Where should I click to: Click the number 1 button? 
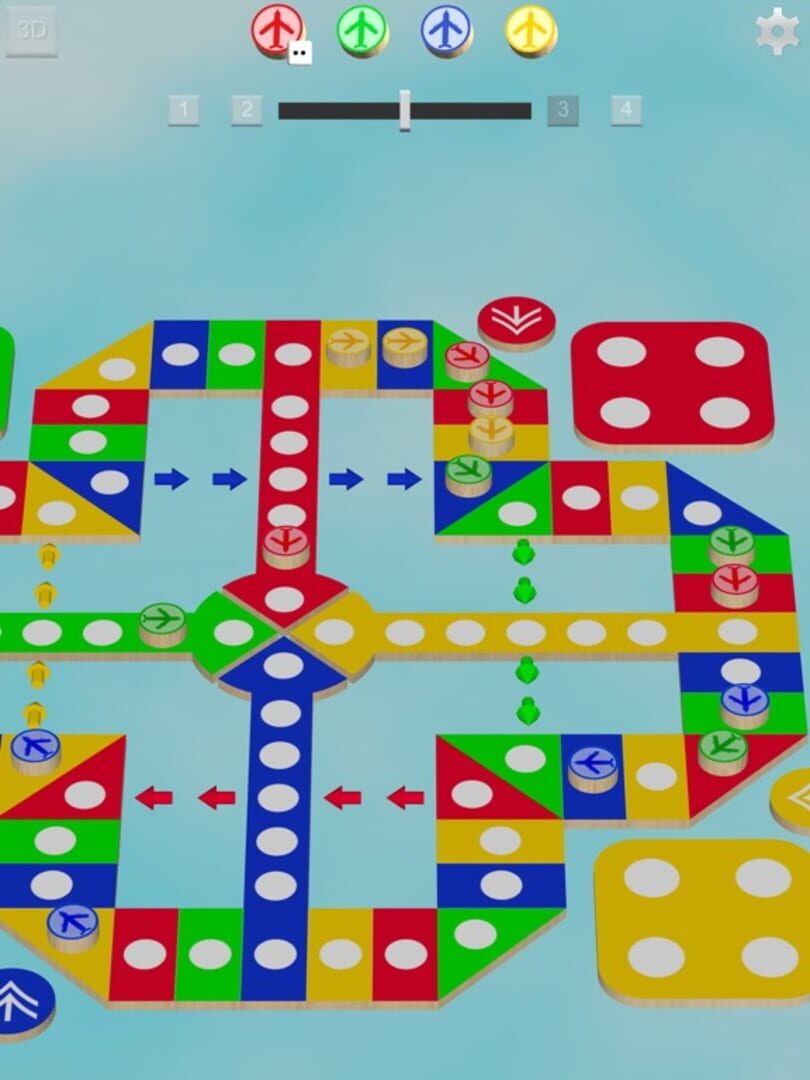(183, 110)
